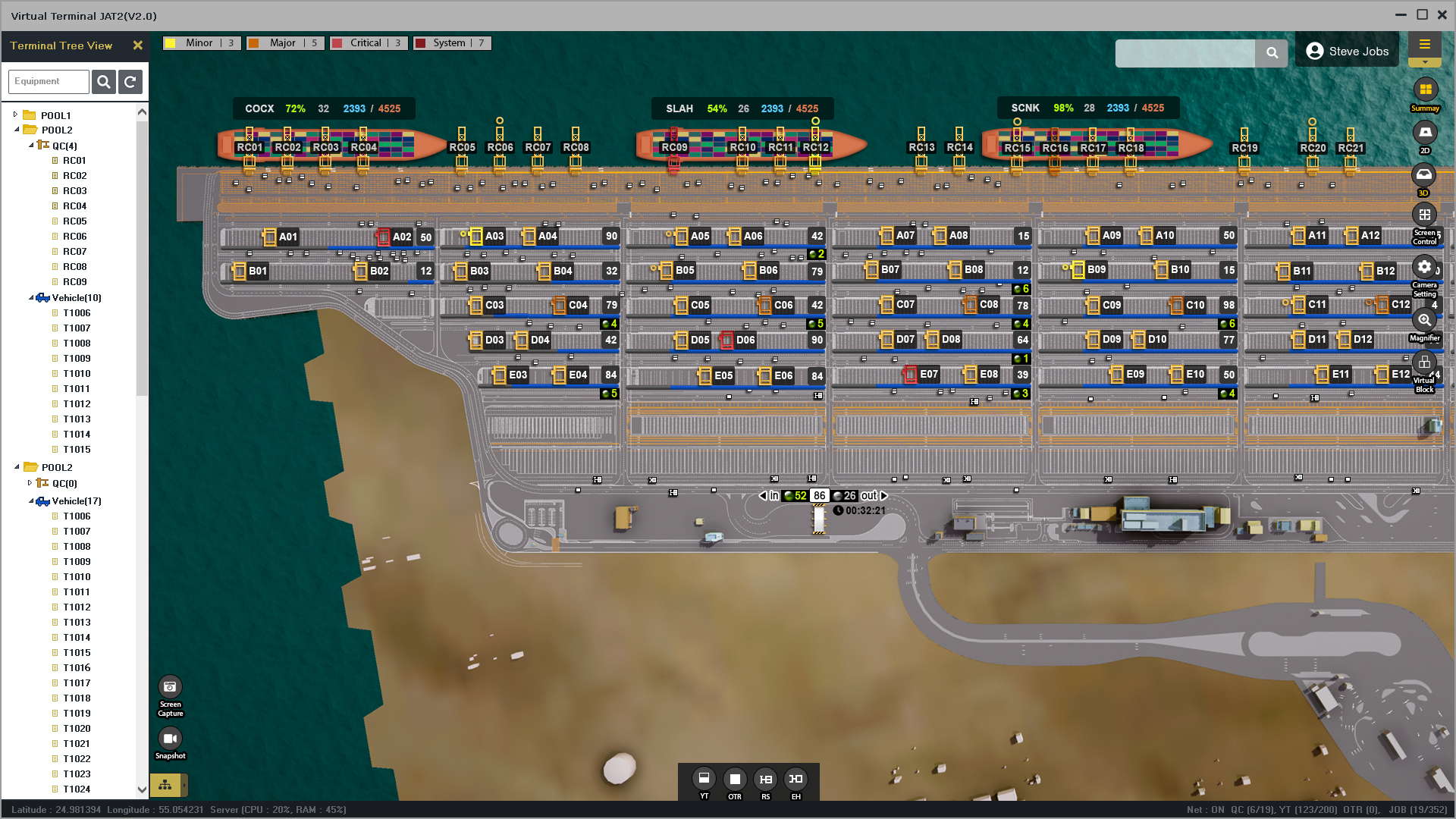Open the Steve Jobs user profile
Image resolution: width=1456 pixels, height=819 pixels.
1347,51
